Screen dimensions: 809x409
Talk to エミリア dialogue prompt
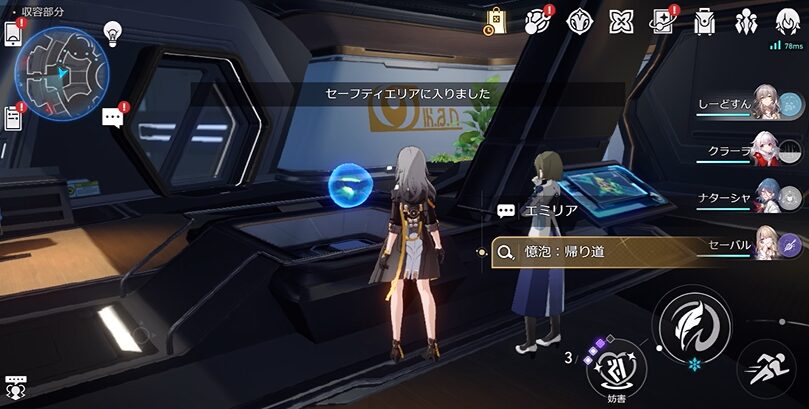(540, 211)
